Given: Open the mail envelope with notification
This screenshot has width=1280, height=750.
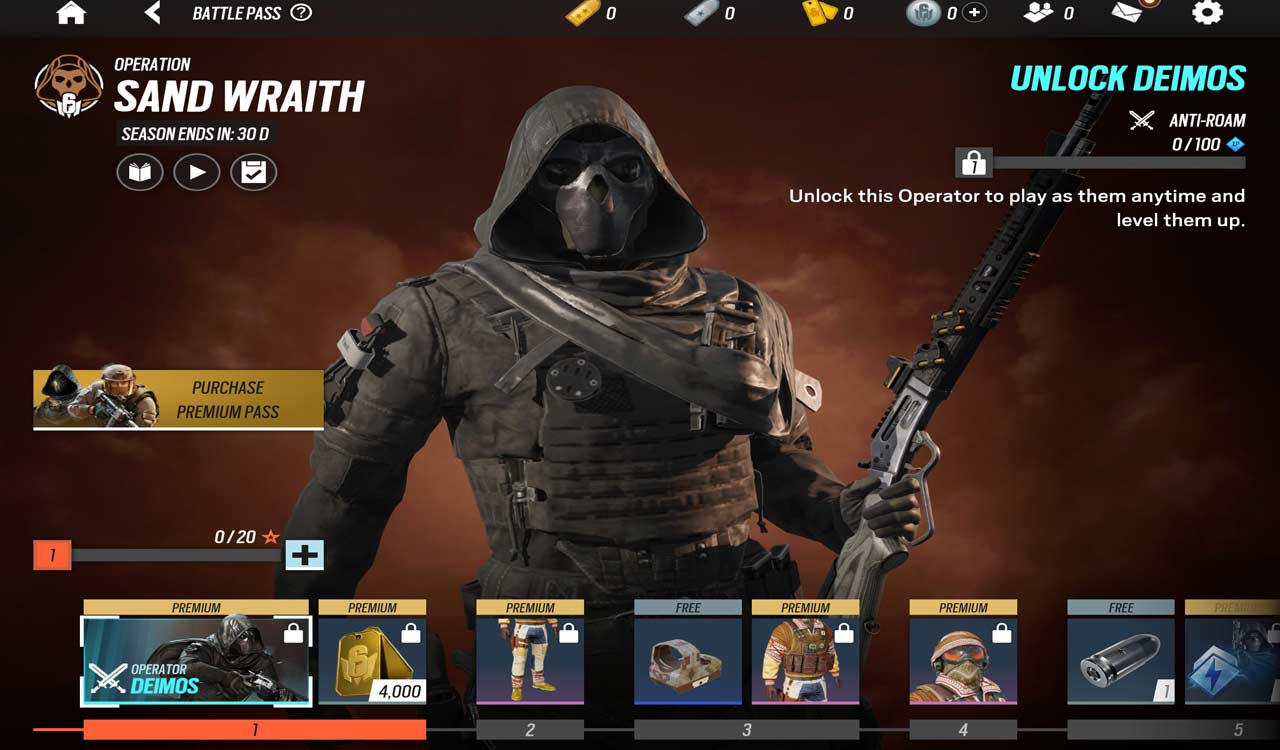Looking at the screenshot, I should click(x=1126, y=14).
